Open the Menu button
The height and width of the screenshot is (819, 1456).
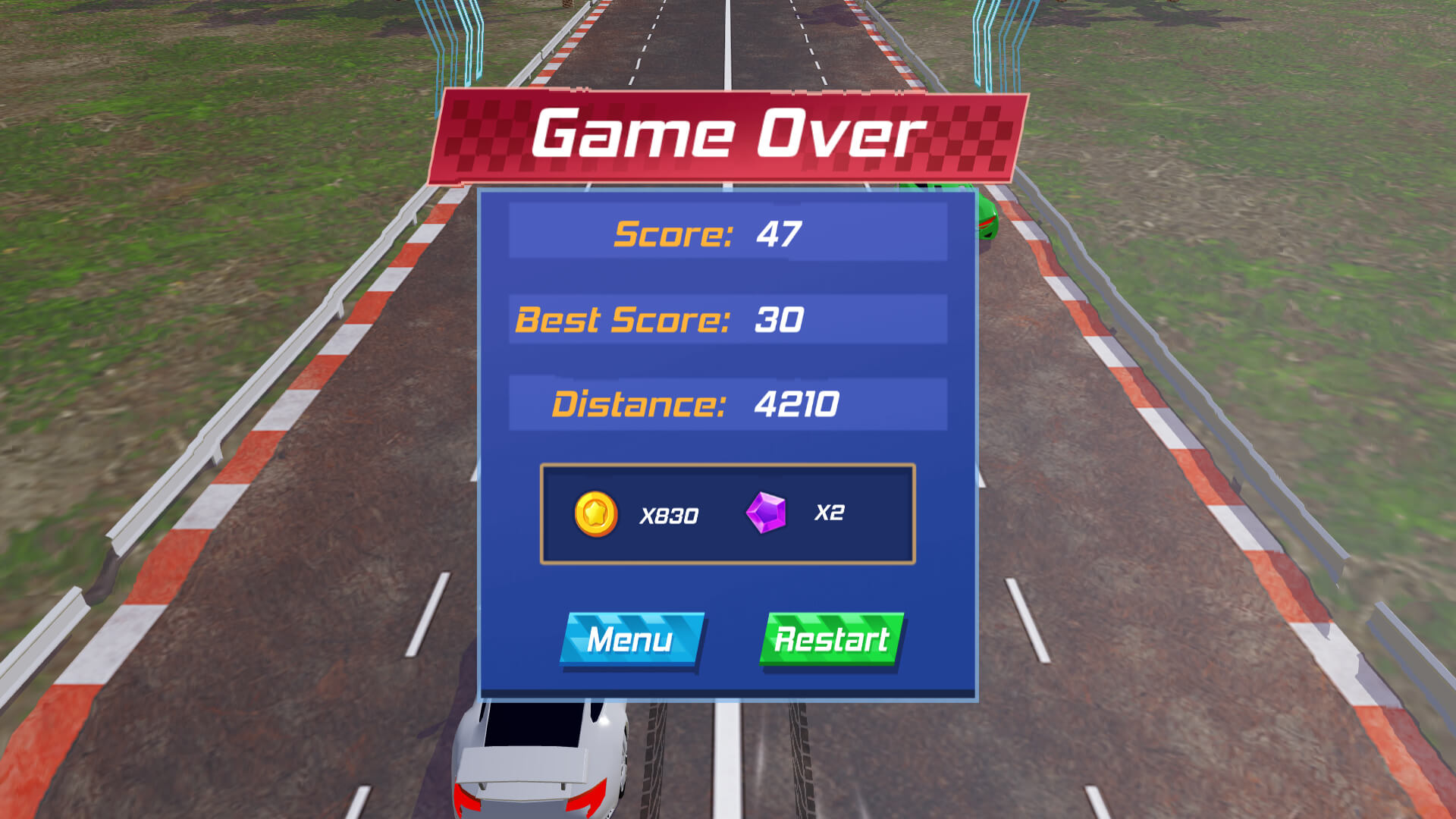631,639
